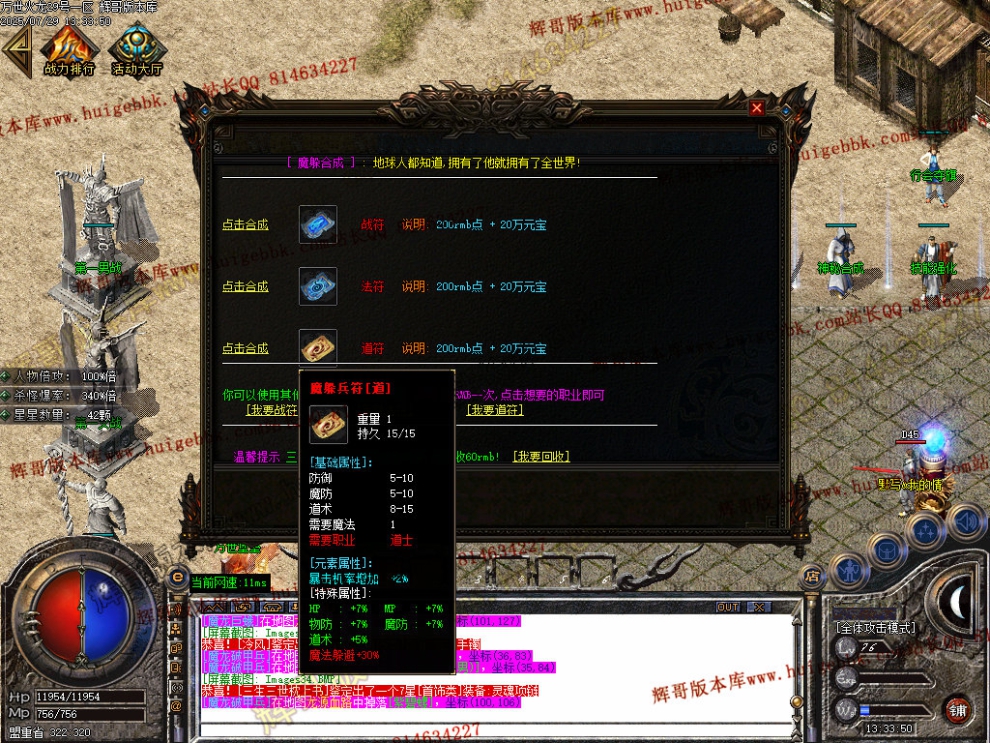Viewport: 990px width, 743px height.
Task: Choose the 我要道符 option
Action: [494, 410]
